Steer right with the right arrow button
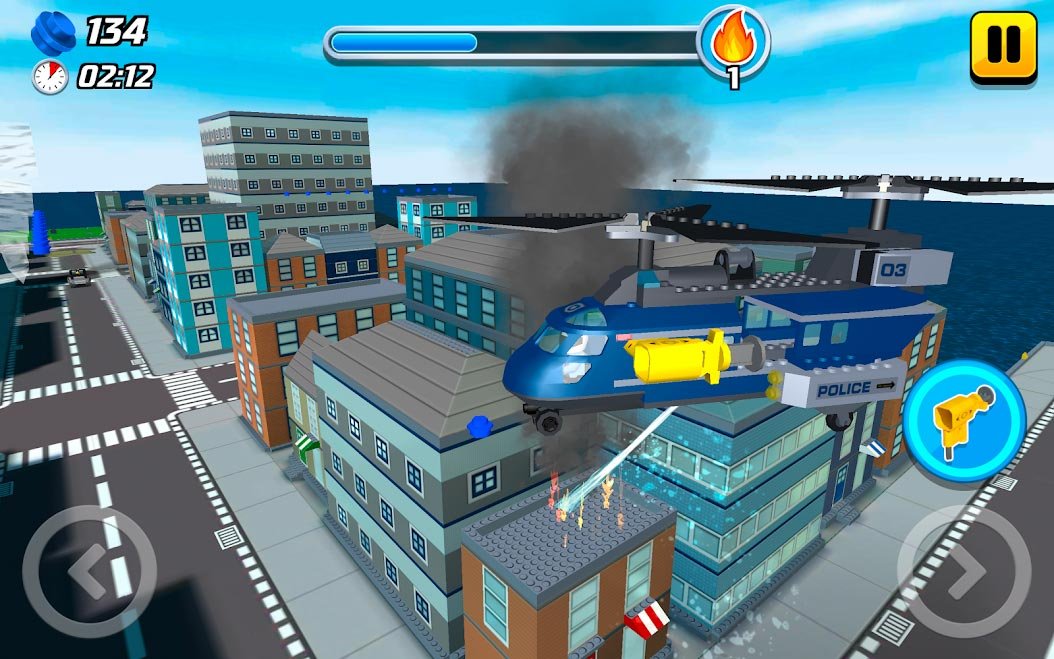1054x659 pixels. pos(963,572)
